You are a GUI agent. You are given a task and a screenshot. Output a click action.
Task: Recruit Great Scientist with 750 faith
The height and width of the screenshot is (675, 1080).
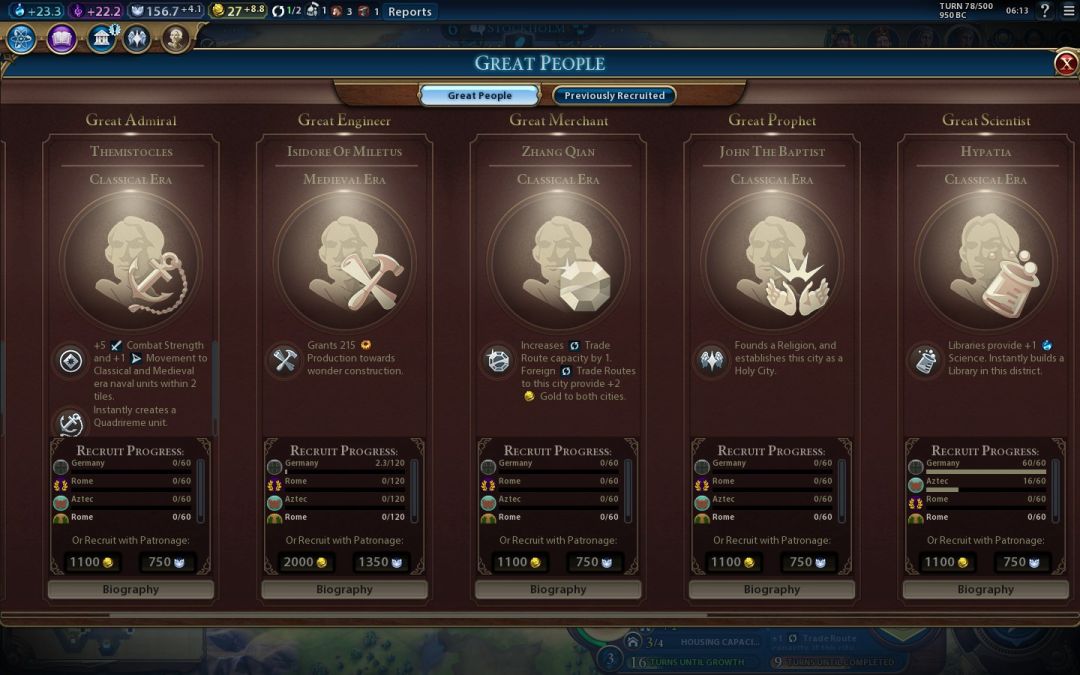(x=1022, y=562)
